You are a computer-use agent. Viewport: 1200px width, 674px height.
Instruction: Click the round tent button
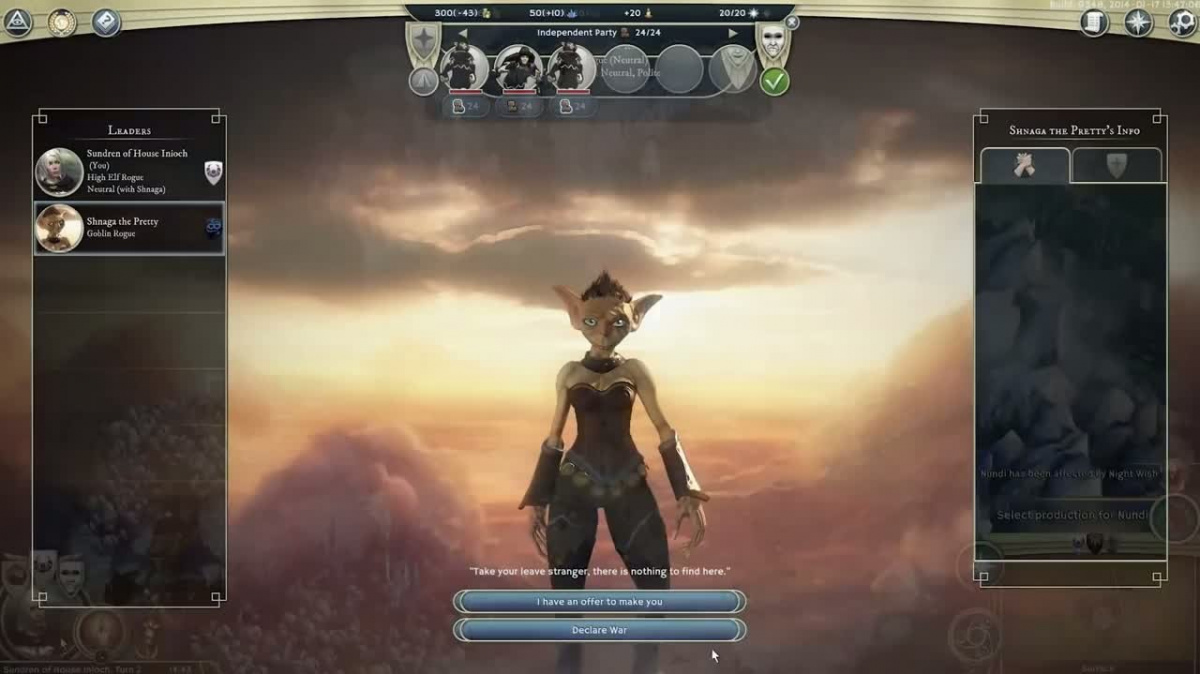(424, 81)
